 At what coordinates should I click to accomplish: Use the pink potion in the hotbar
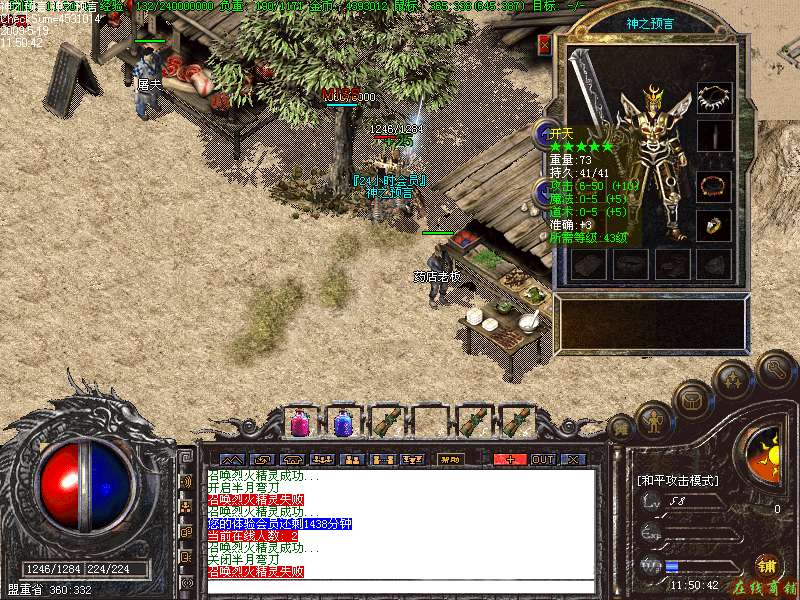(299, 423)
